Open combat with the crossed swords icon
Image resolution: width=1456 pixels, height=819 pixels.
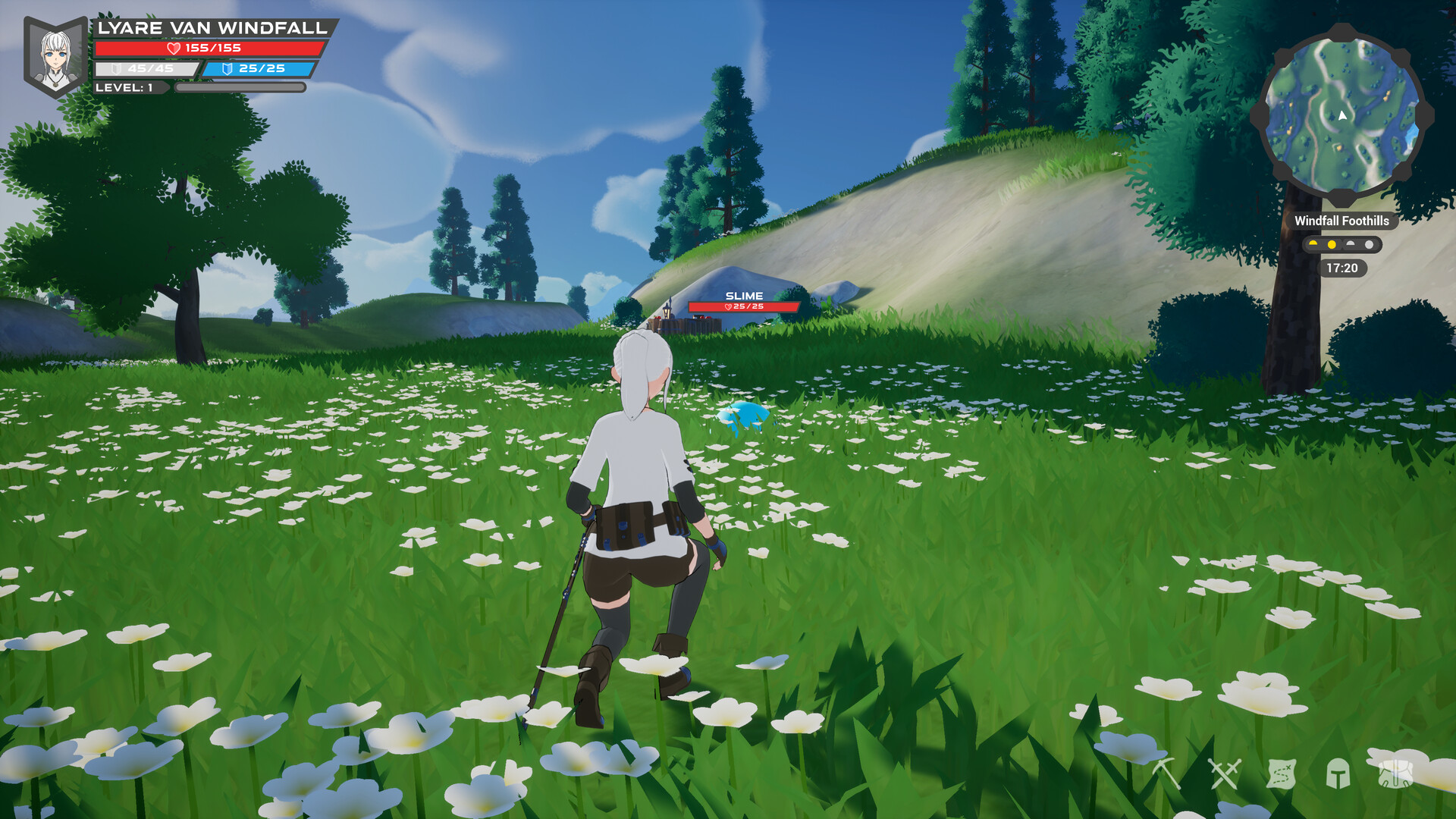1225,773
